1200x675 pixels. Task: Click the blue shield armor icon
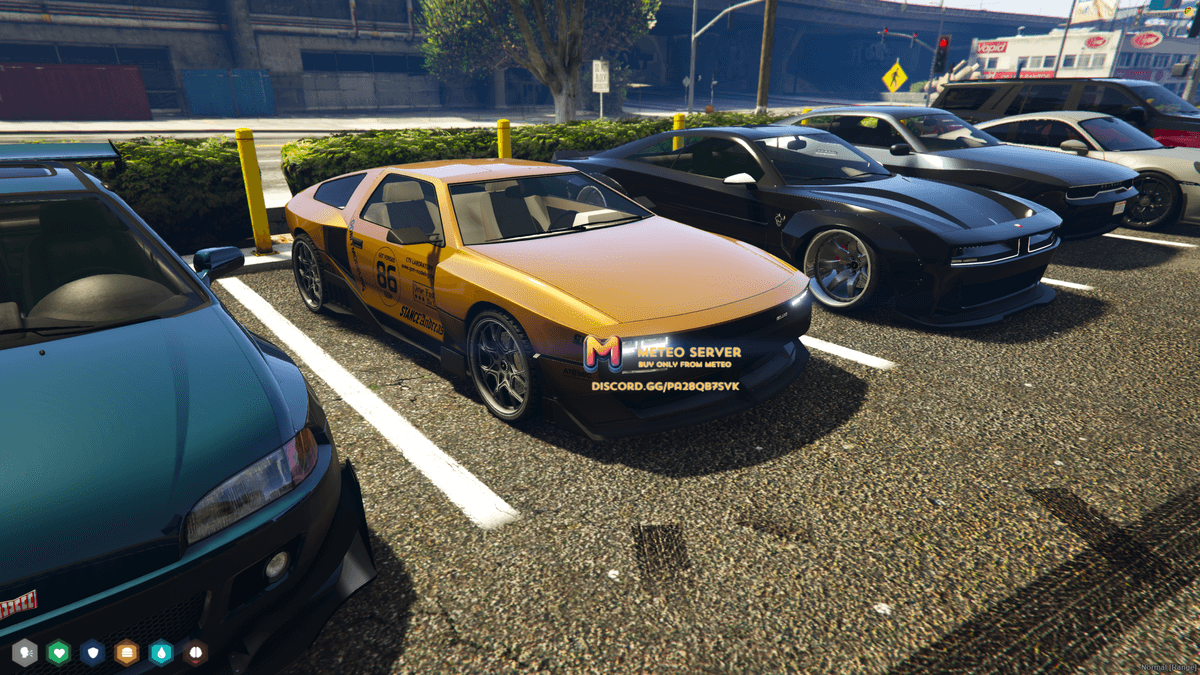[93, 653]
